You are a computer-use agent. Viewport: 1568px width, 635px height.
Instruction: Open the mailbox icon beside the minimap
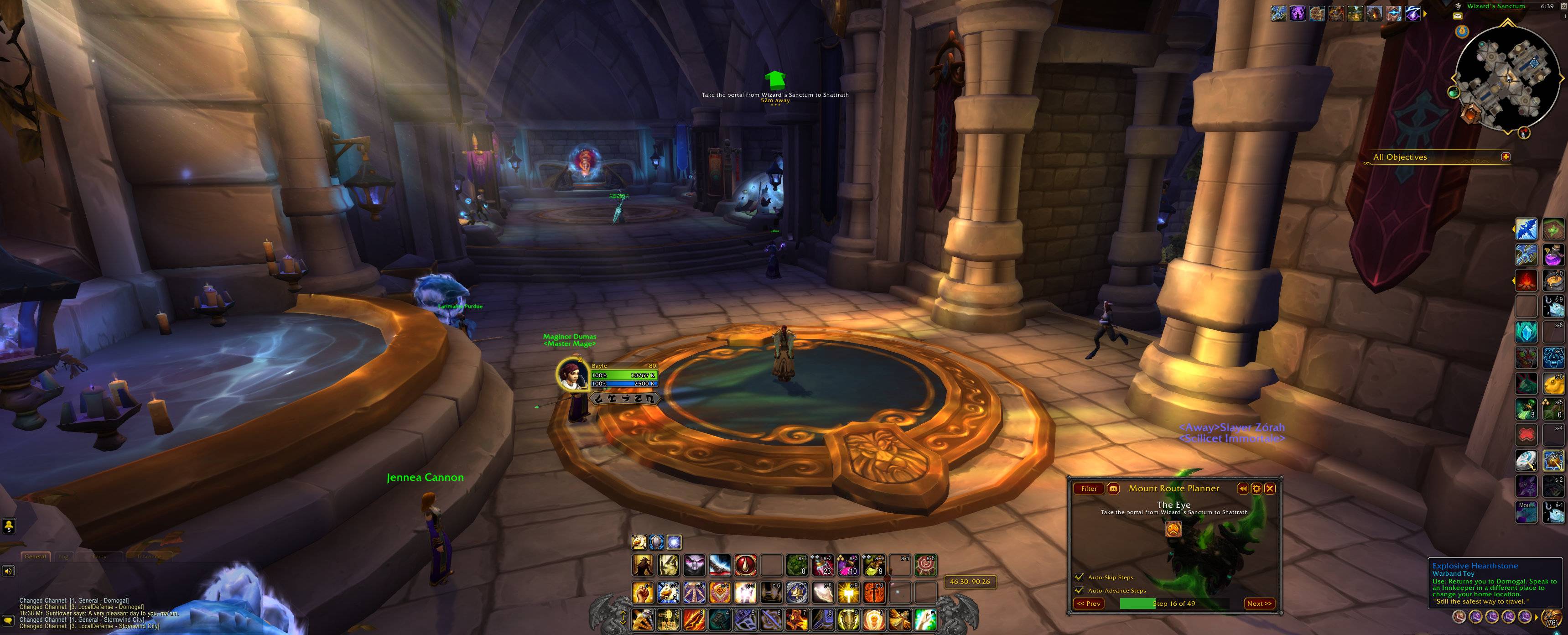pos(1458,16)
